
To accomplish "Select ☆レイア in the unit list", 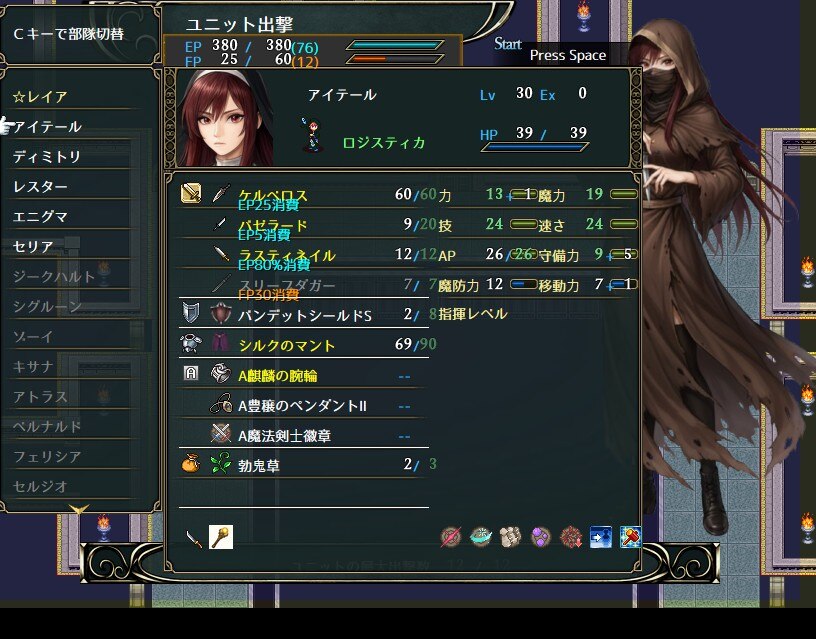I will [x=42, y=97].
